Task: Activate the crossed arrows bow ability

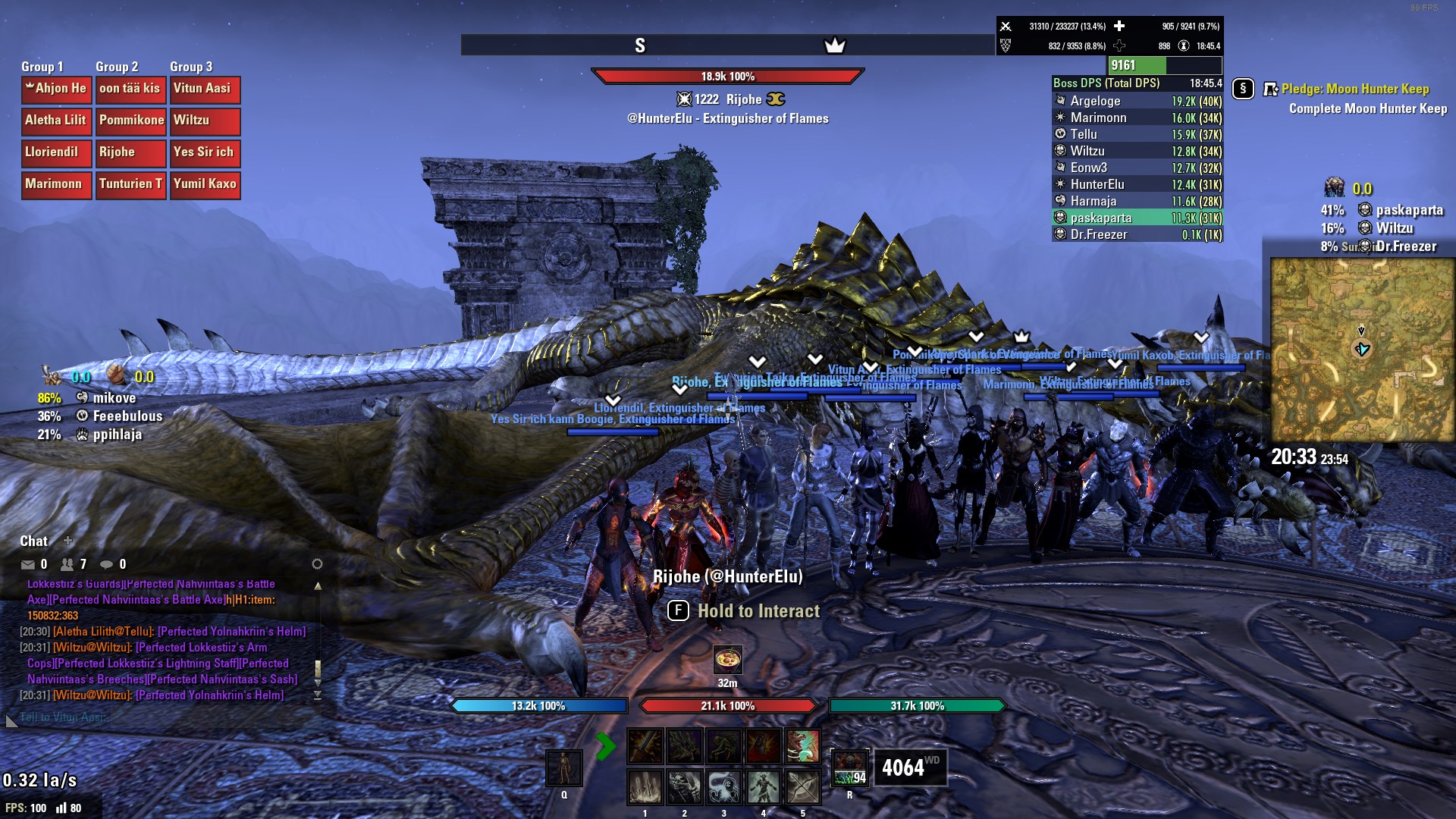Action: click(x=802, y=787)
